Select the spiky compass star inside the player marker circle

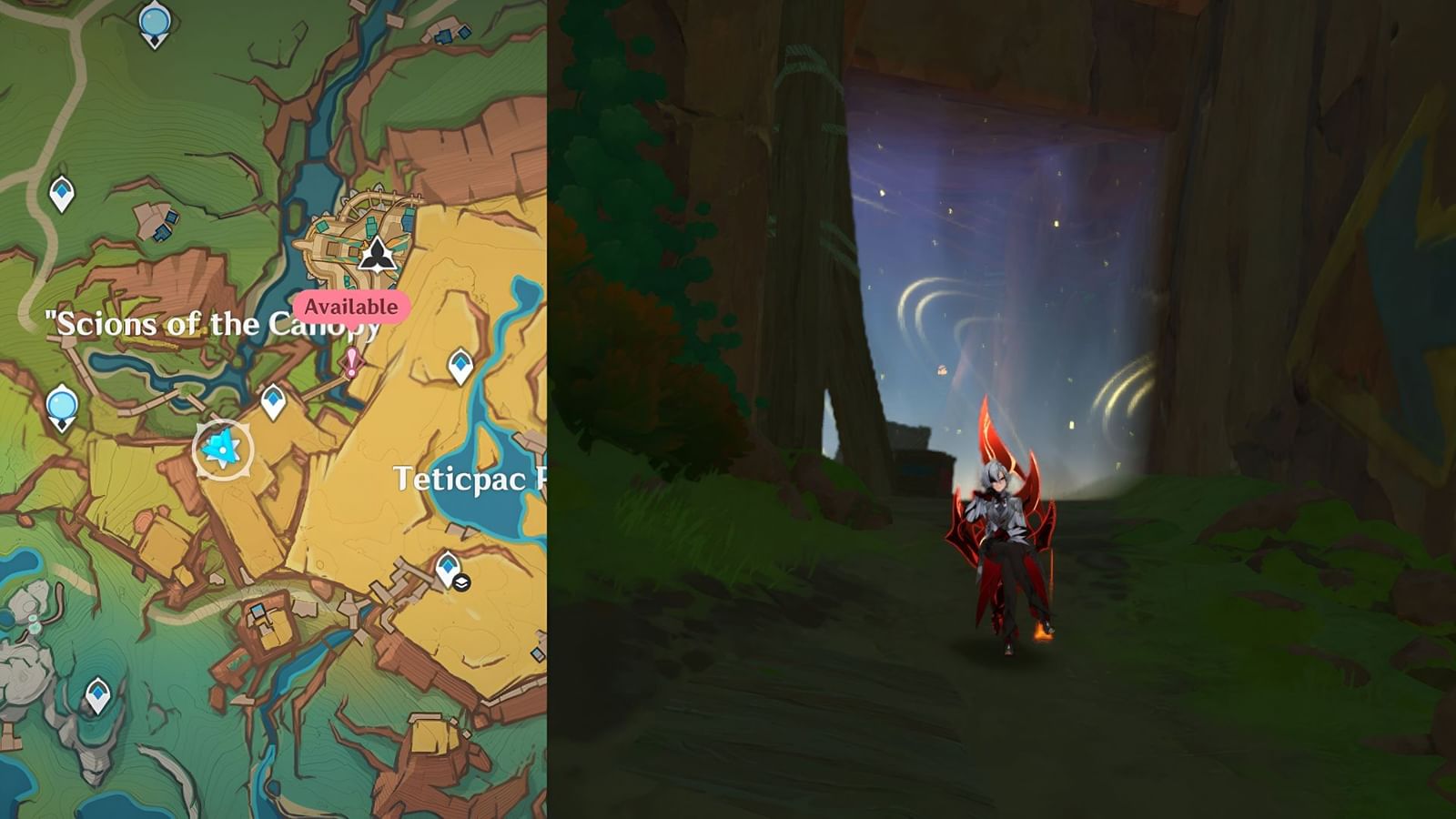tap(221, 447)
